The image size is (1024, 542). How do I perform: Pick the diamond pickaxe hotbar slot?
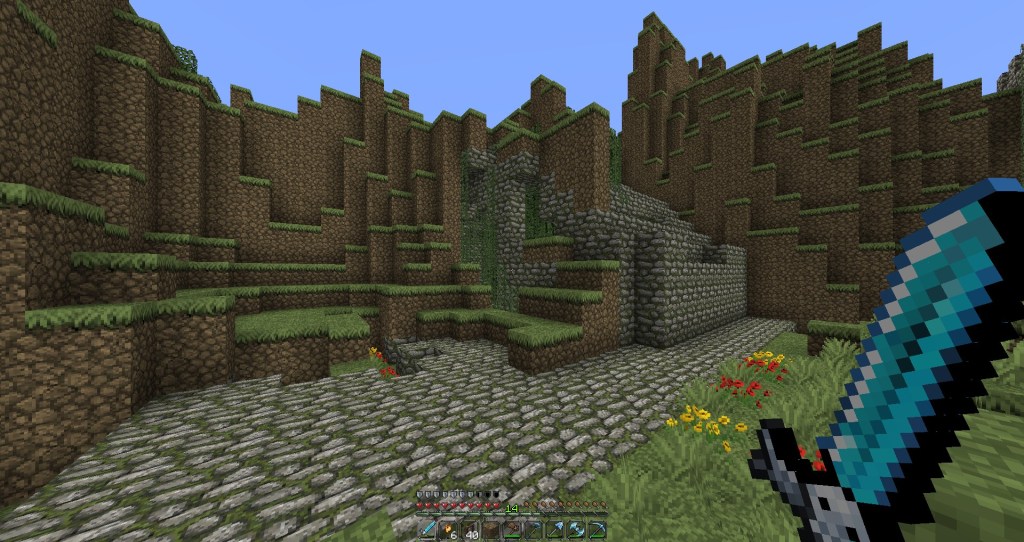pyautogui.click(x=598, y=530)
